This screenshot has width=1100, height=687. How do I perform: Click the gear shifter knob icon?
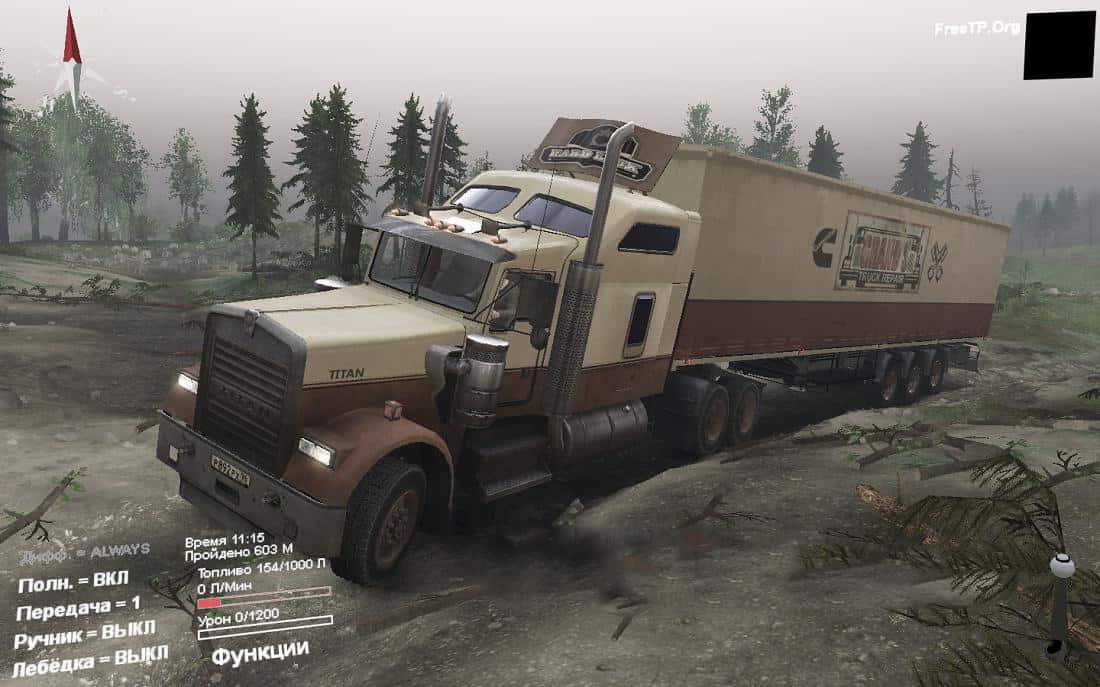[x=1061, y=568]
